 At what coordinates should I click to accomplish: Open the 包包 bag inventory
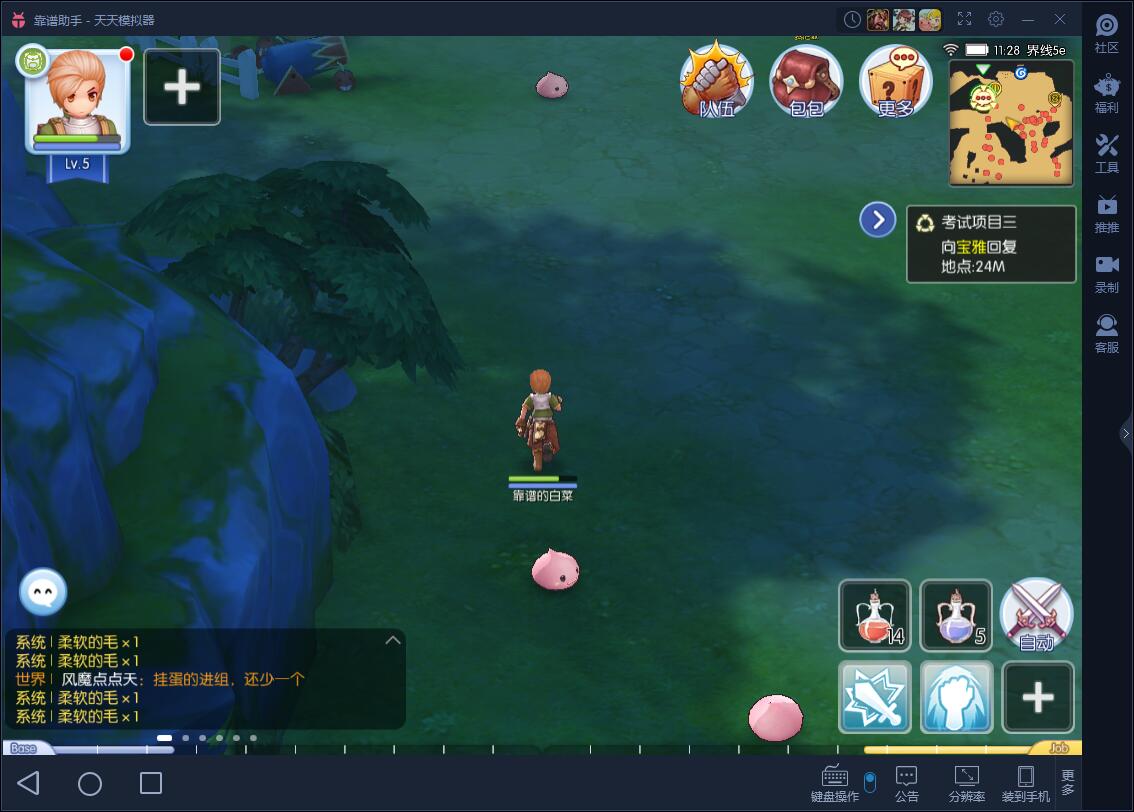tap(805, 81)
